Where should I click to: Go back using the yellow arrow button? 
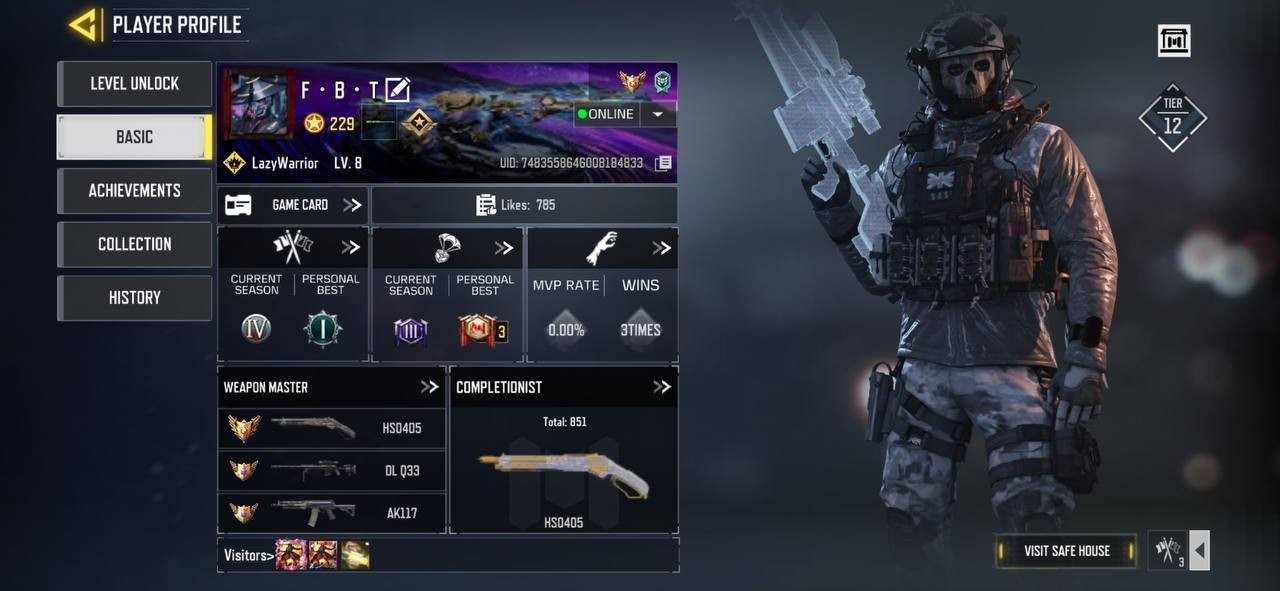(x=83, y=25)
